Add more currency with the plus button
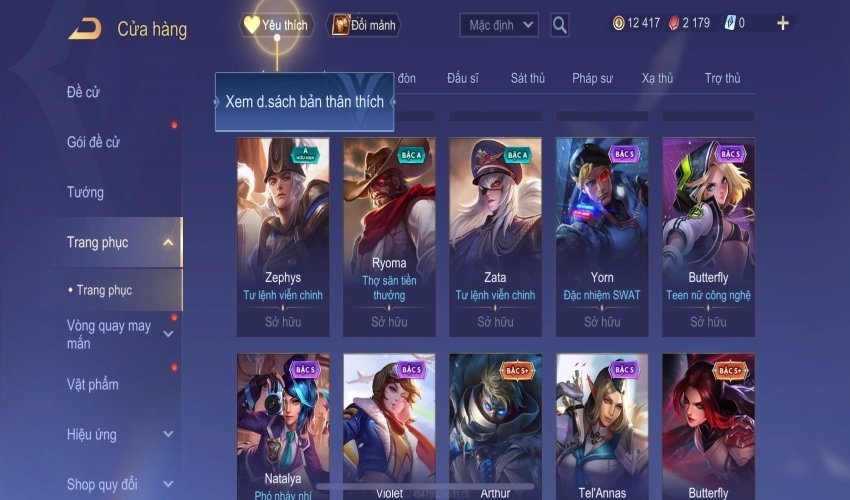This screenshot has height=500, width=850. pos(783,23)
